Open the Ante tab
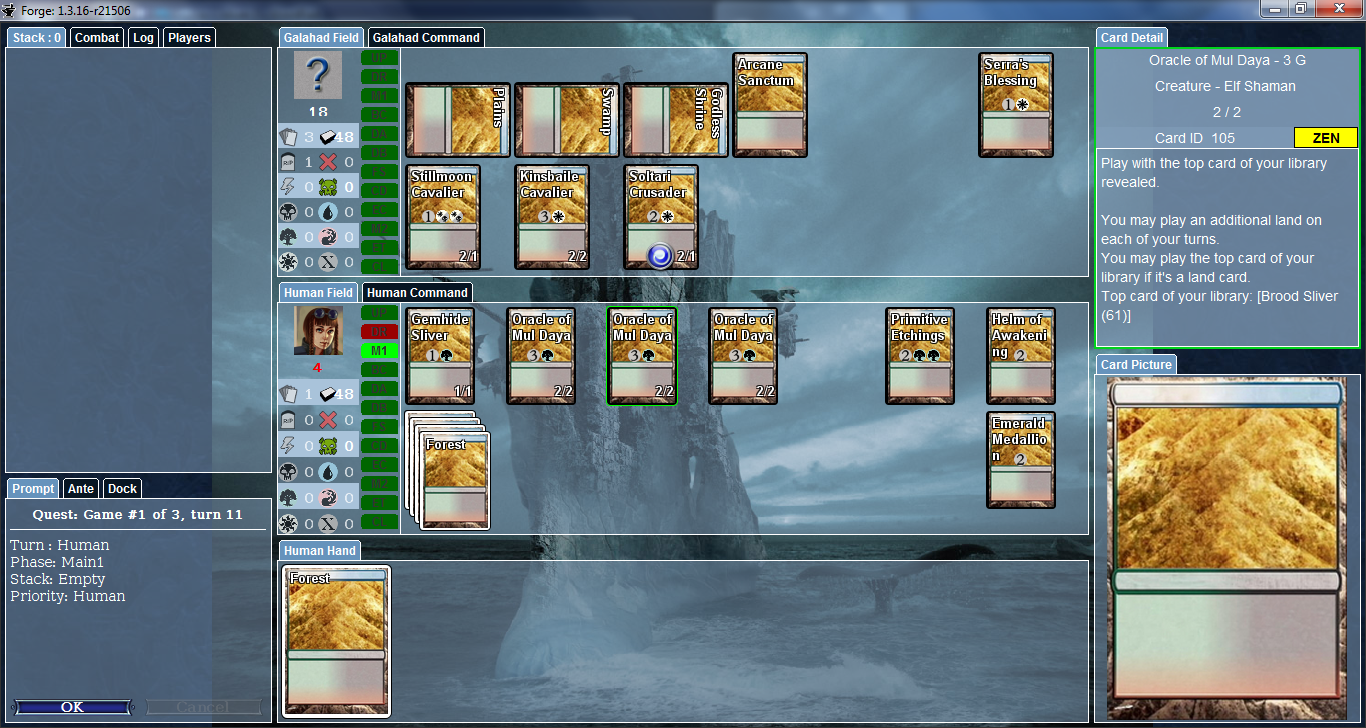 pos(81,489)
